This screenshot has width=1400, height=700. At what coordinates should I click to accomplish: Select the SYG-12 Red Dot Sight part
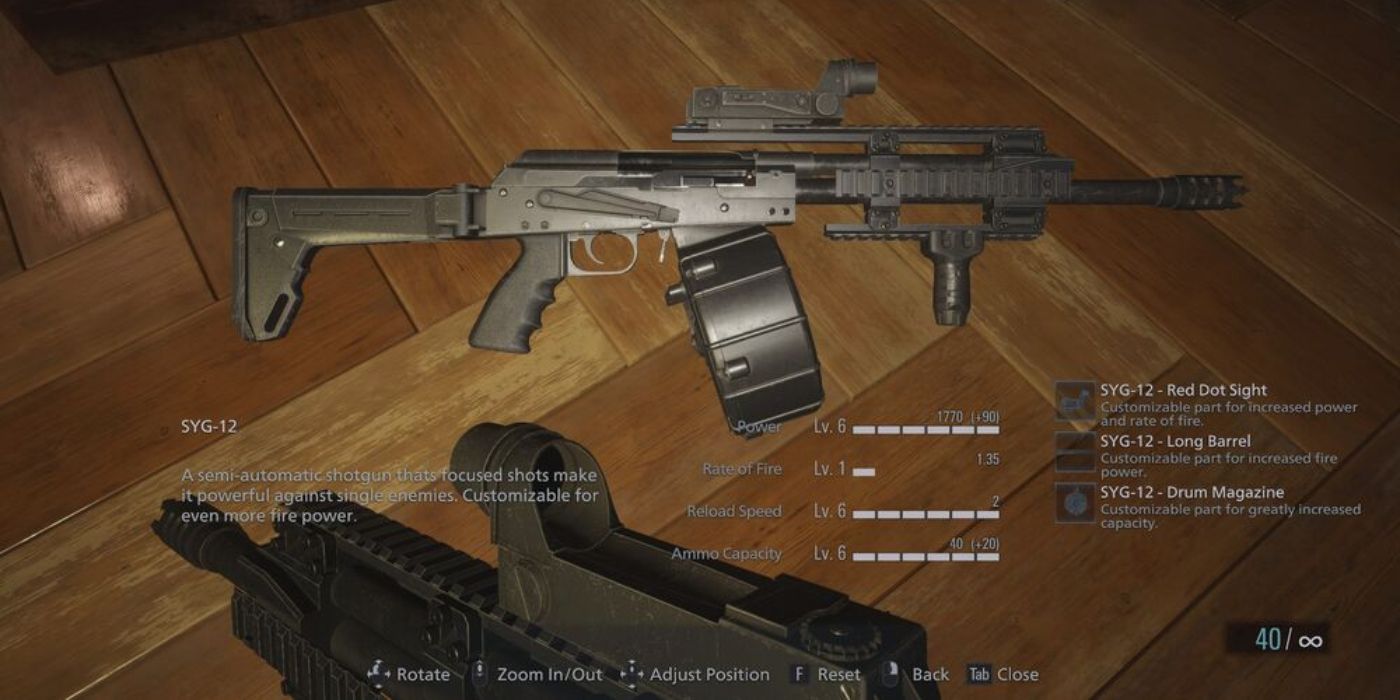(x=1180, y=391)
